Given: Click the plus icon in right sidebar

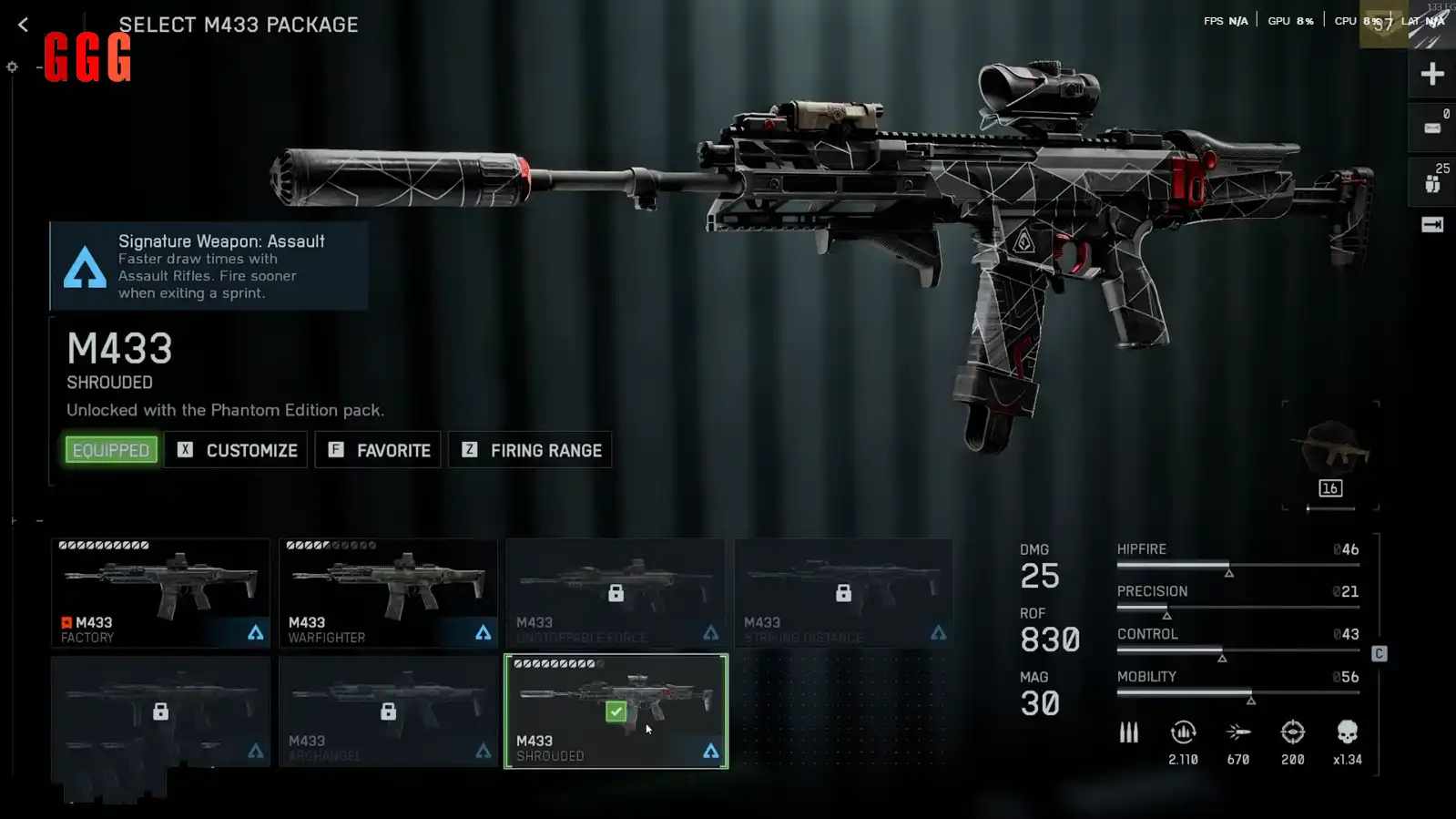Looking at the screenshot, I should point(1432,74).
